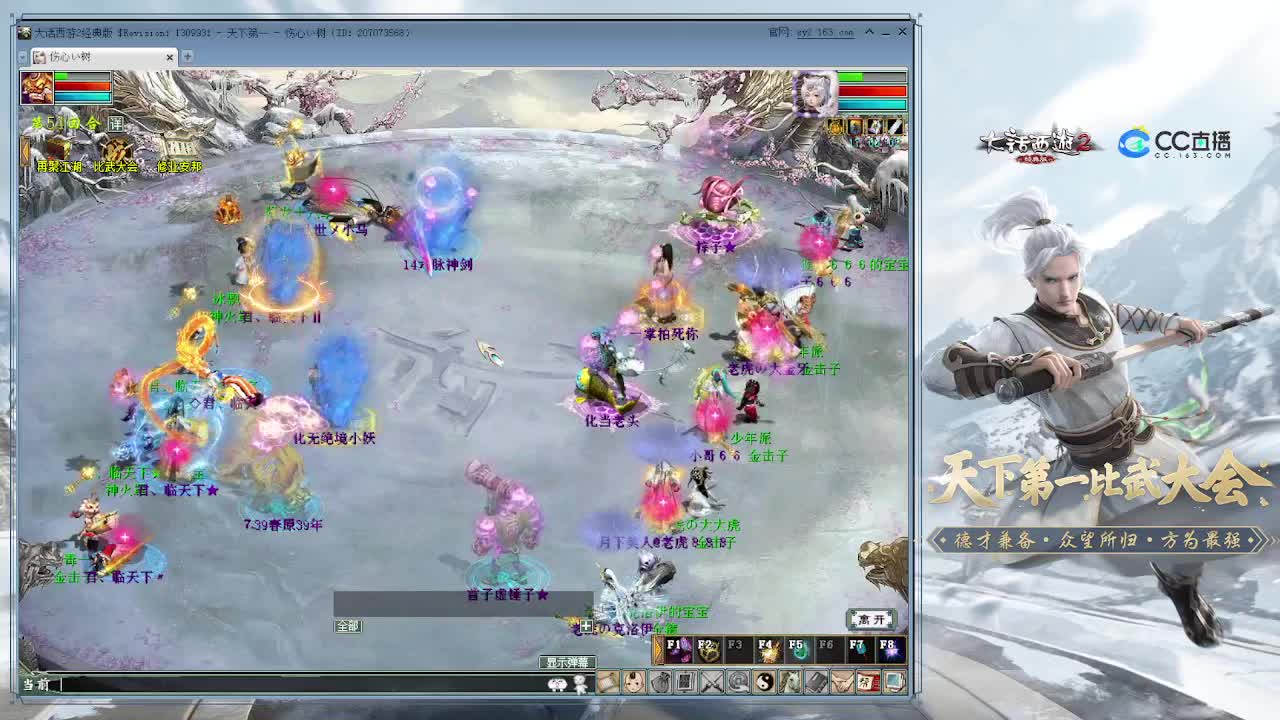The height and width of the screenshot is (720, 1280).
Task: Click the red HP bar of the enemy portrait
Action: click(x=871, y=90)
